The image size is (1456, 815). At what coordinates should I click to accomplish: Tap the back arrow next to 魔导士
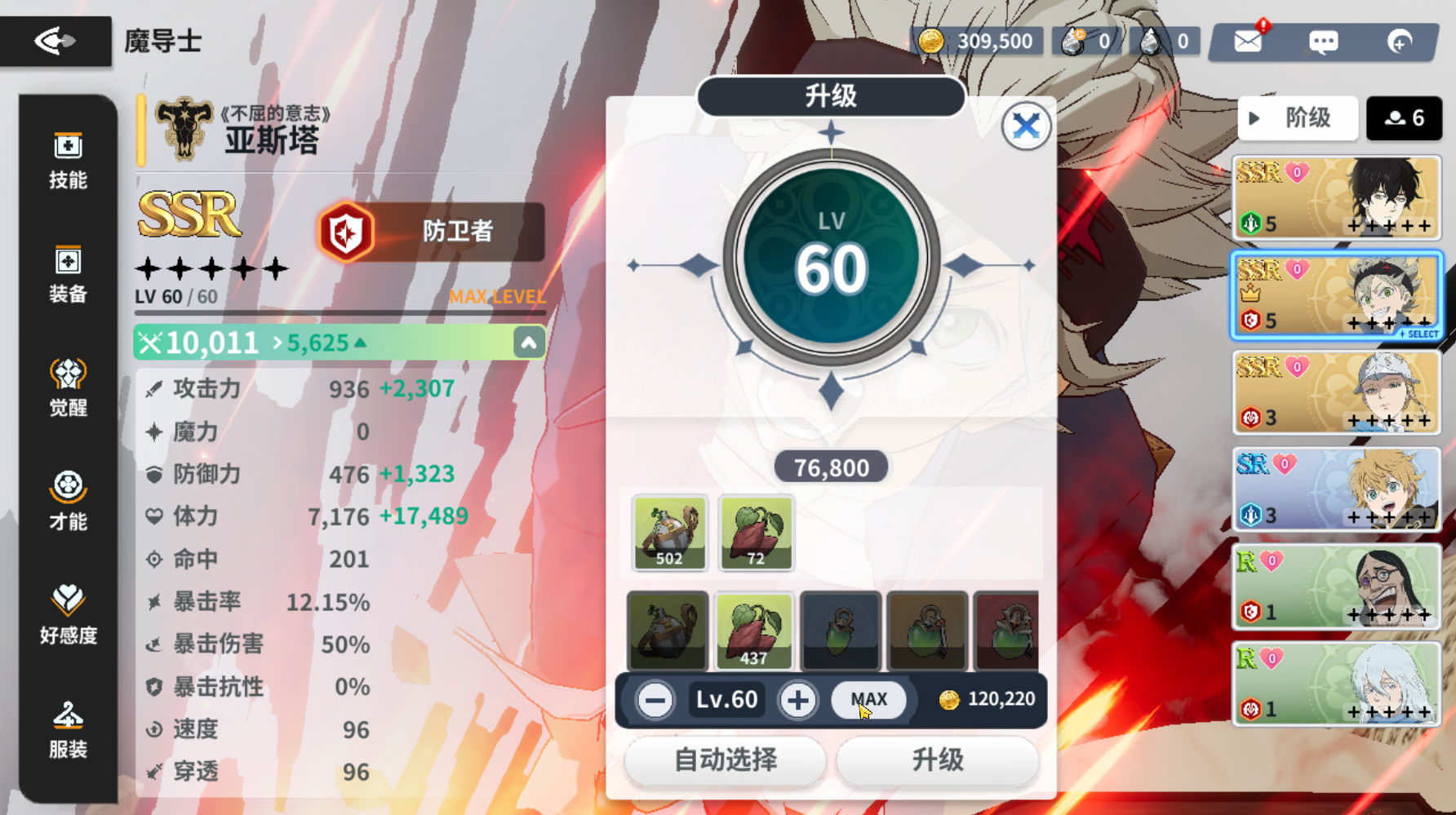[54, 39]
